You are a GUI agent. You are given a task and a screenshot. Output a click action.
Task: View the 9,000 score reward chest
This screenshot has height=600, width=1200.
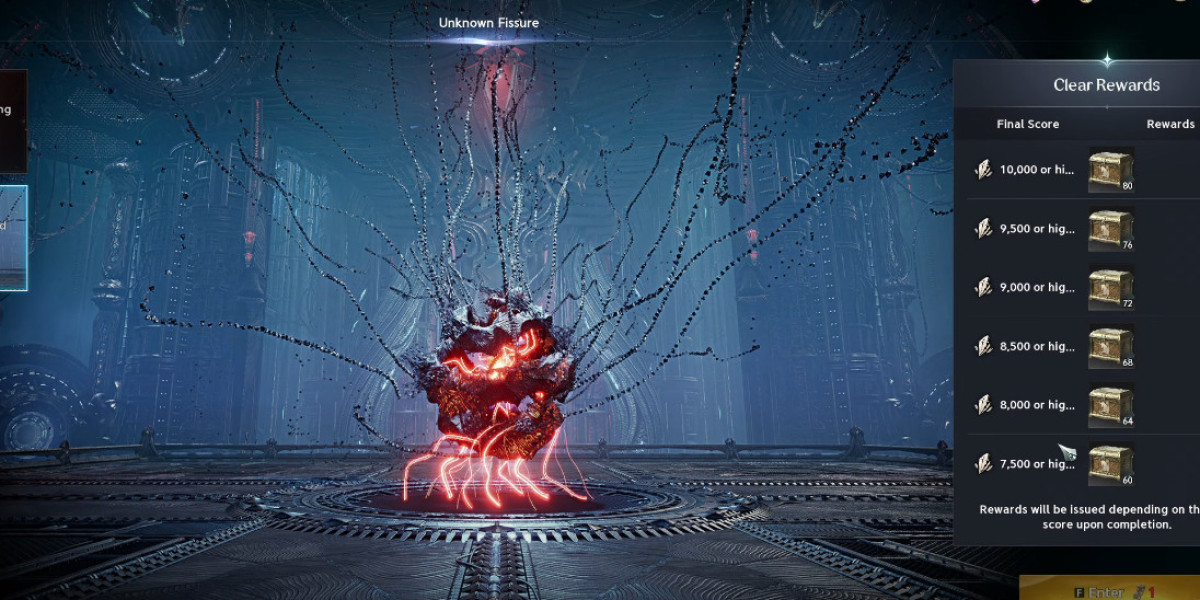pyautogui.click(x=1110, y=287)
